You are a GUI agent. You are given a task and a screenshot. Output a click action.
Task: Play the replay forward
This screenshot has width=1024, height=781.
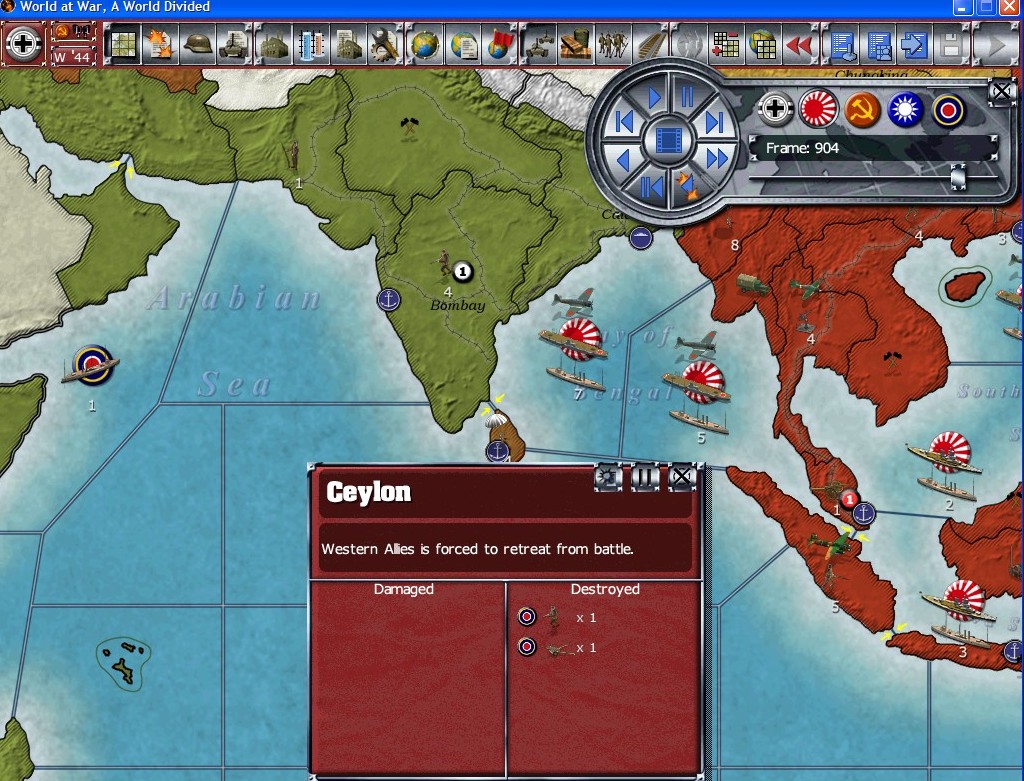click(655, 97)
